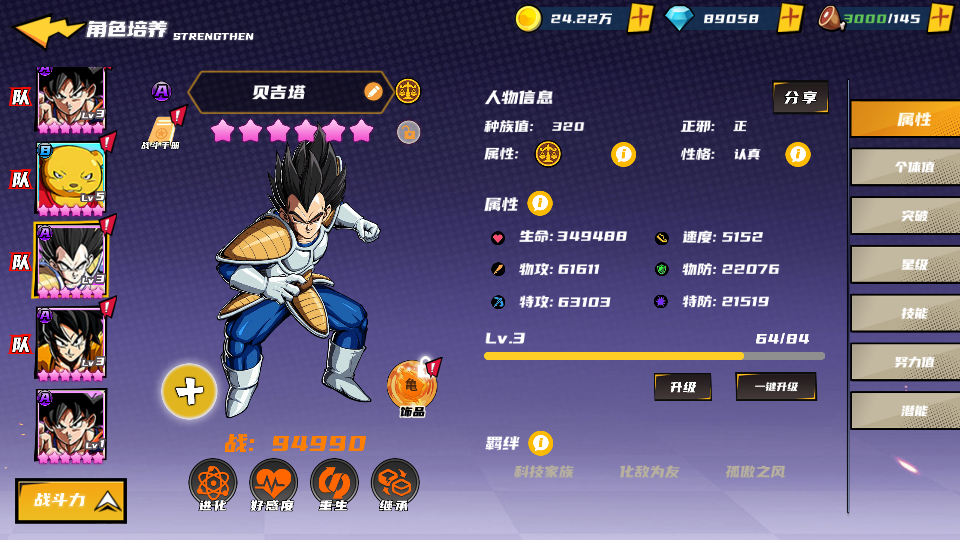
Task: Add more diamonds with the plus button
Action: (790, 18)
